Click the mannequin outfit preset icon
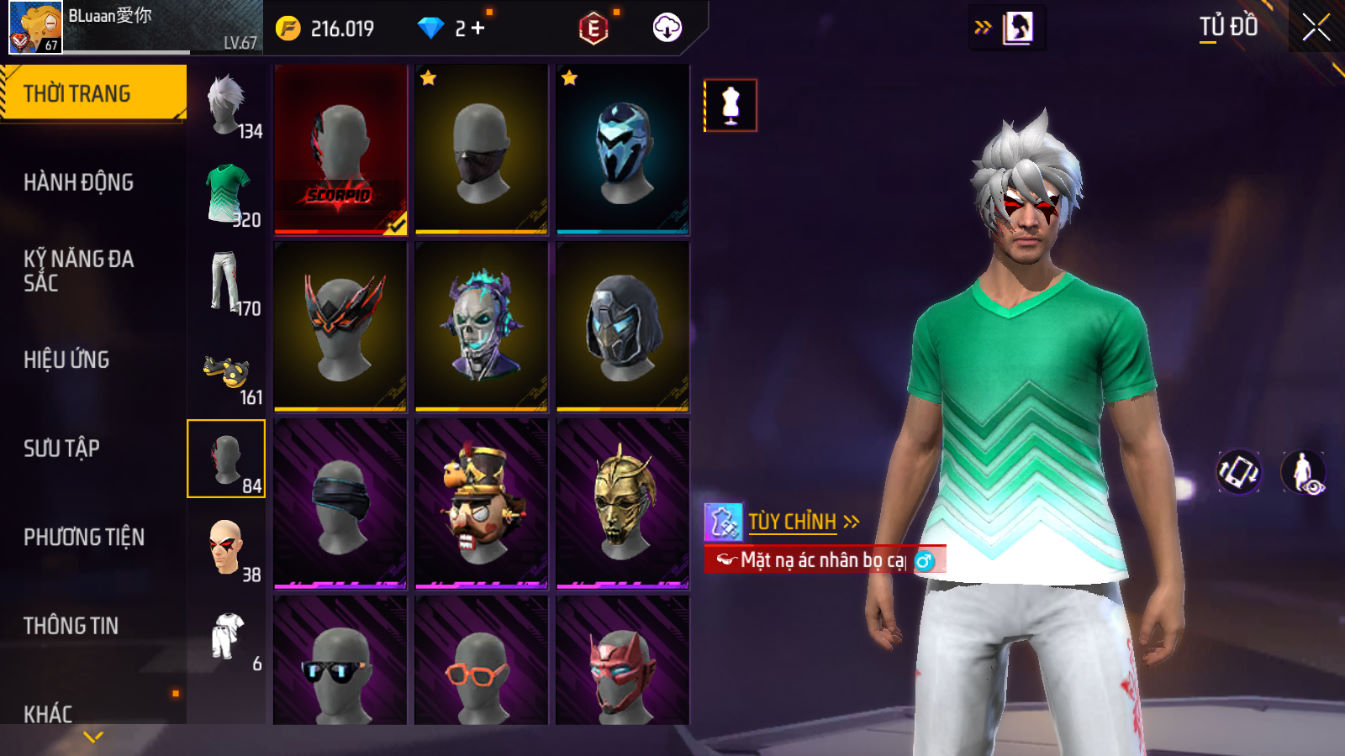 (x=731, y=106)
